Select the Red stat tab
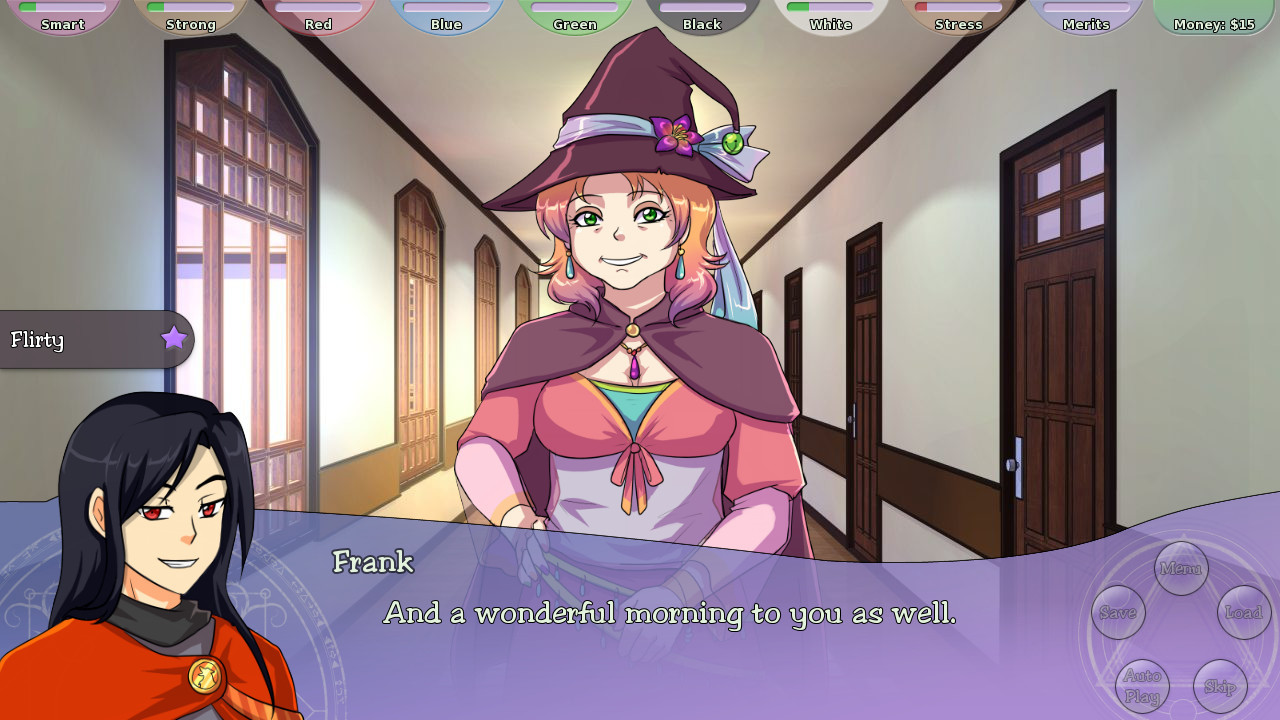The width and height of the screenshot is (1280, 720). tap(318, 20)
